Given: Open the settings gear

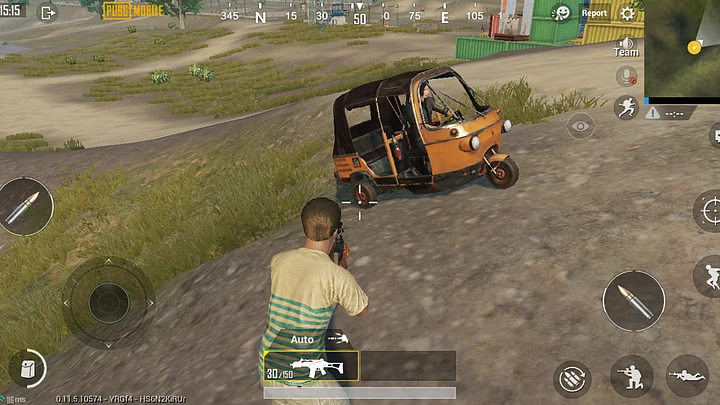Looking at the screenshot, I should pos(628,13).
